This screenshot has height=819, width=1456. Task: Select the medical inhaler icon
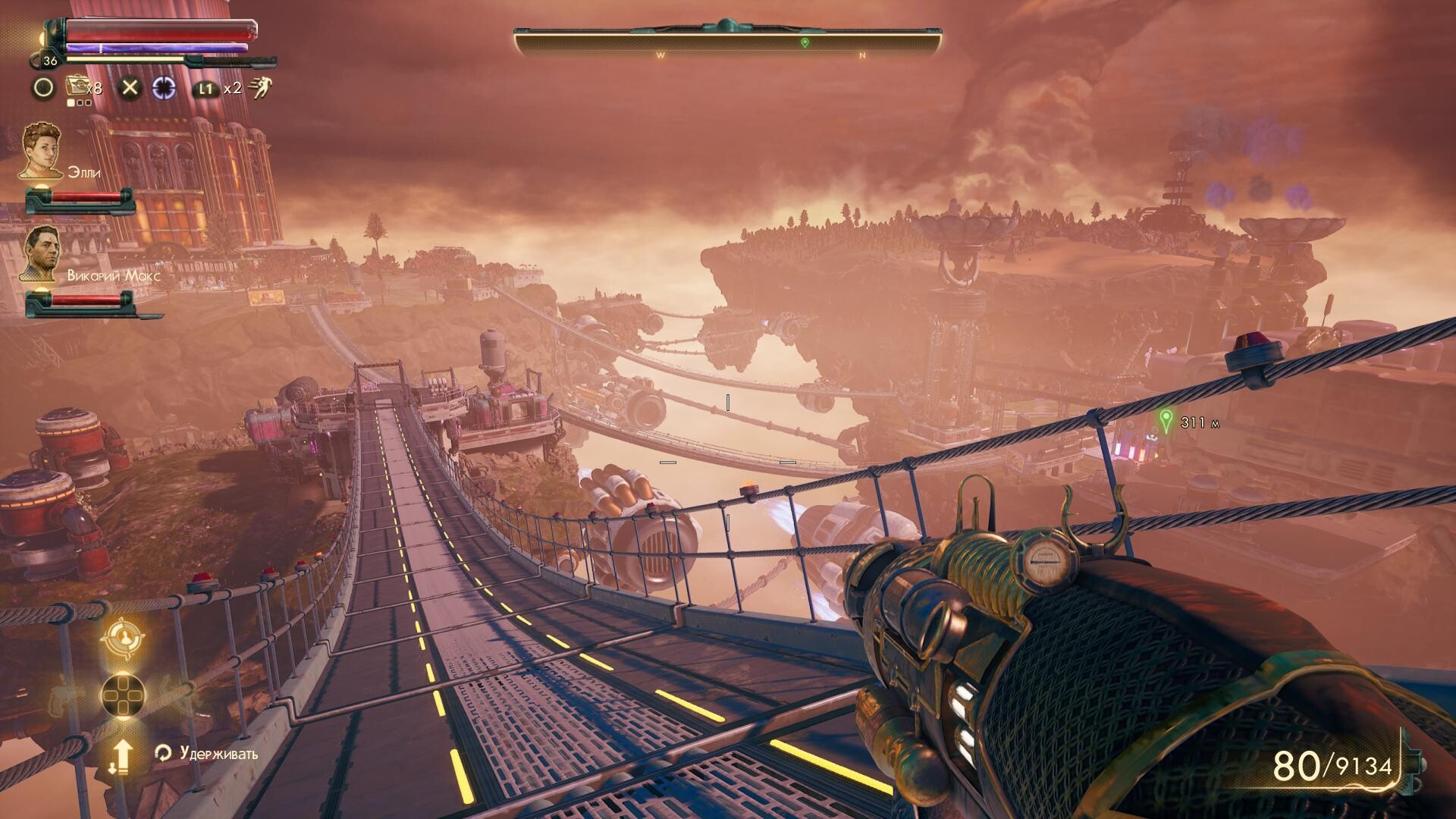click(x=77, y=86)
